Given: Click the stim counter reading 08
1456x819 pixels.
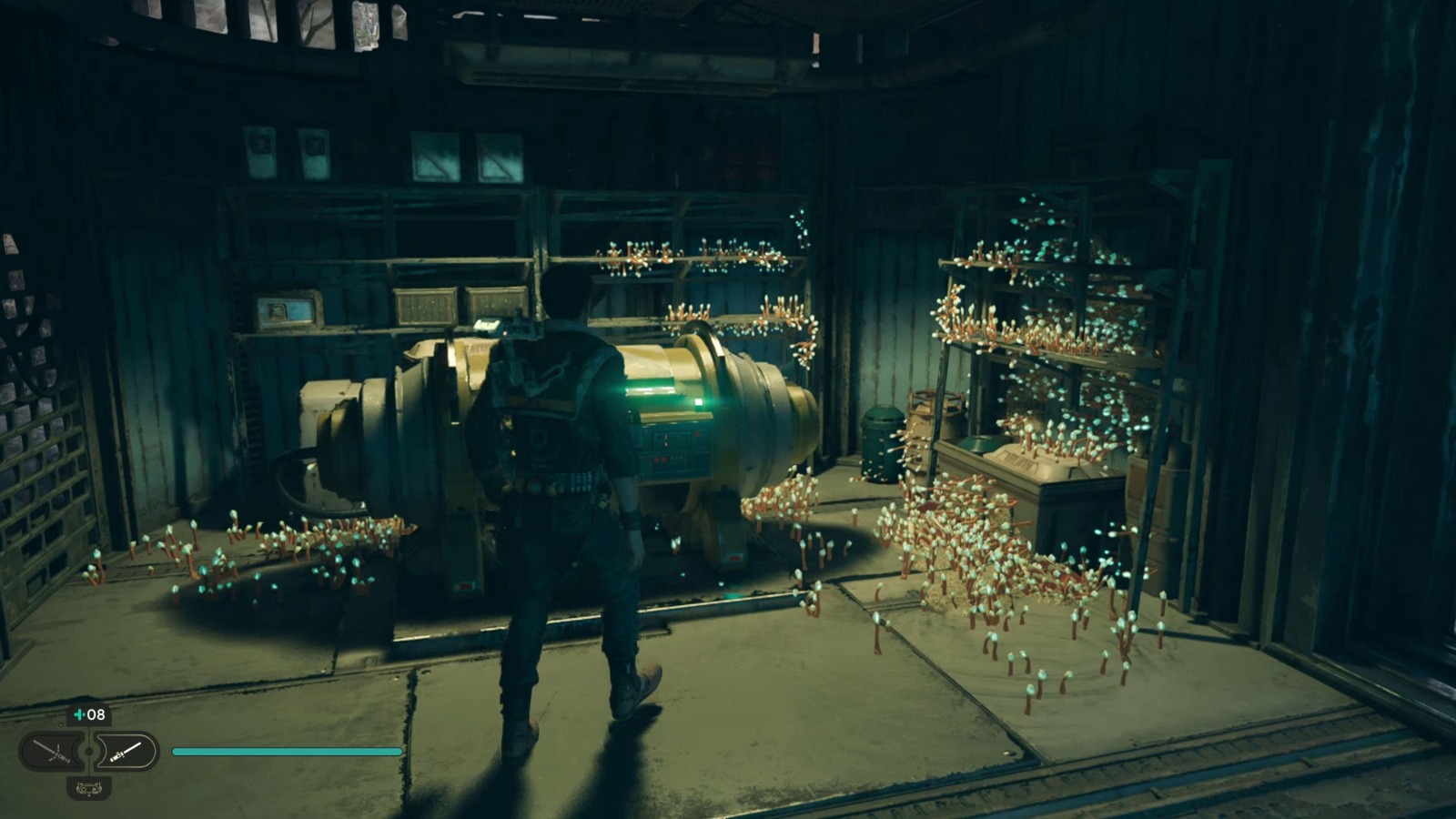Looking at the screenshot, I should (96, 715).
